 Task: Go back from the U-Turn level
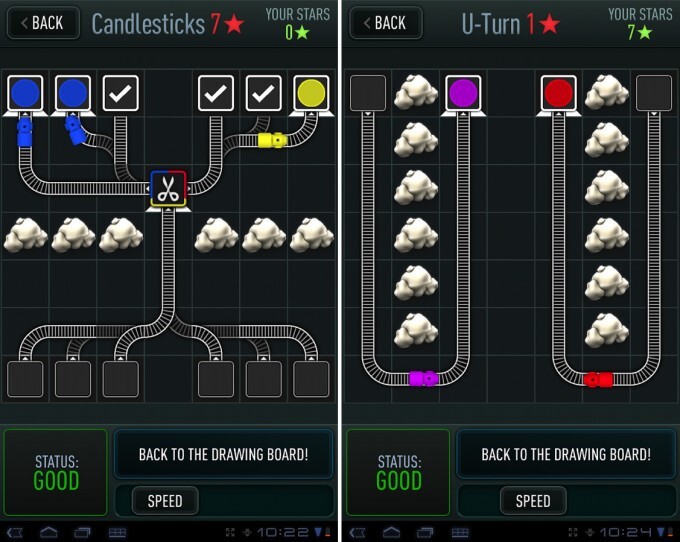(385, 23)
